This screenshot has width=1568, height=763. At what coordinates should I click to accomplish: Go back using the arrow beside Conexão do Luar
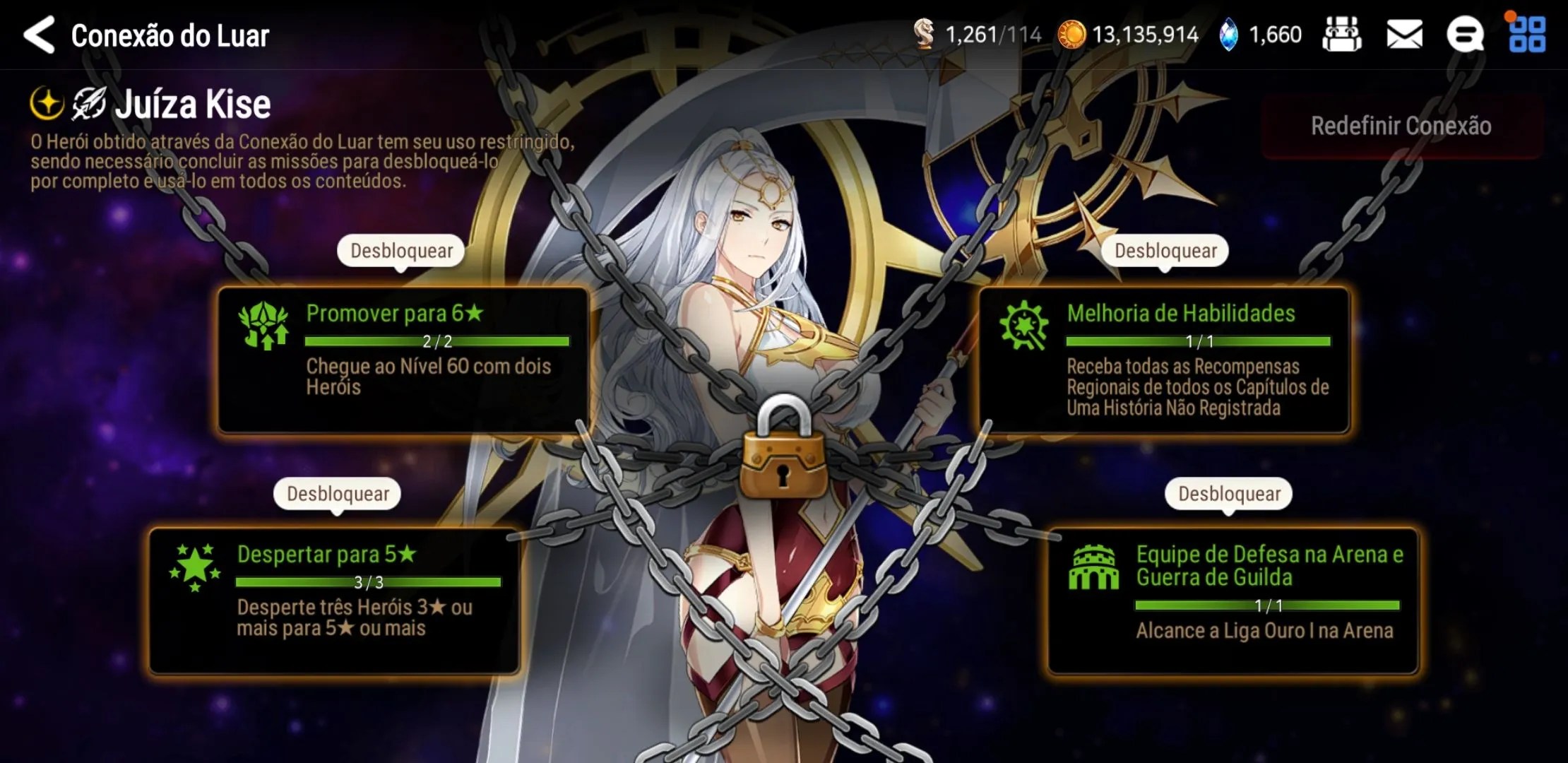click(x=40, y=35)
